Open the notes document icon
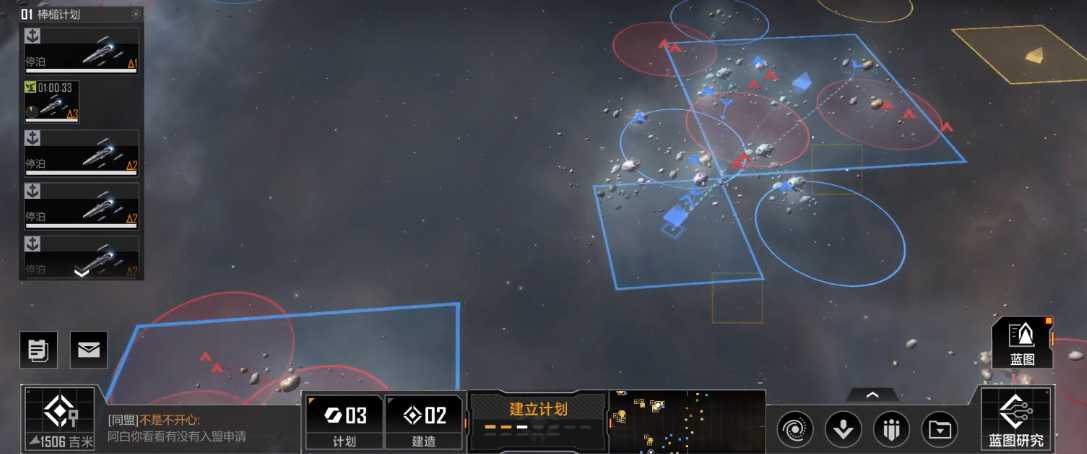 point(38,349)
